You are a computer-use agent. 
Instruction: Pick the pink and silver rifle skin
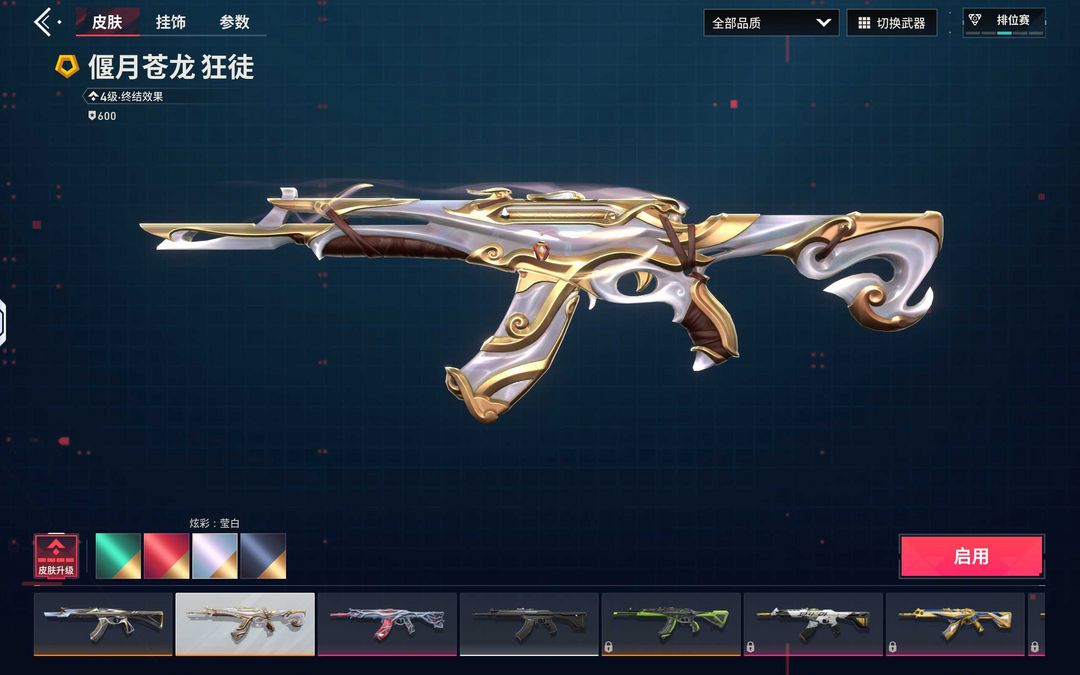click(x=387, y=624)
